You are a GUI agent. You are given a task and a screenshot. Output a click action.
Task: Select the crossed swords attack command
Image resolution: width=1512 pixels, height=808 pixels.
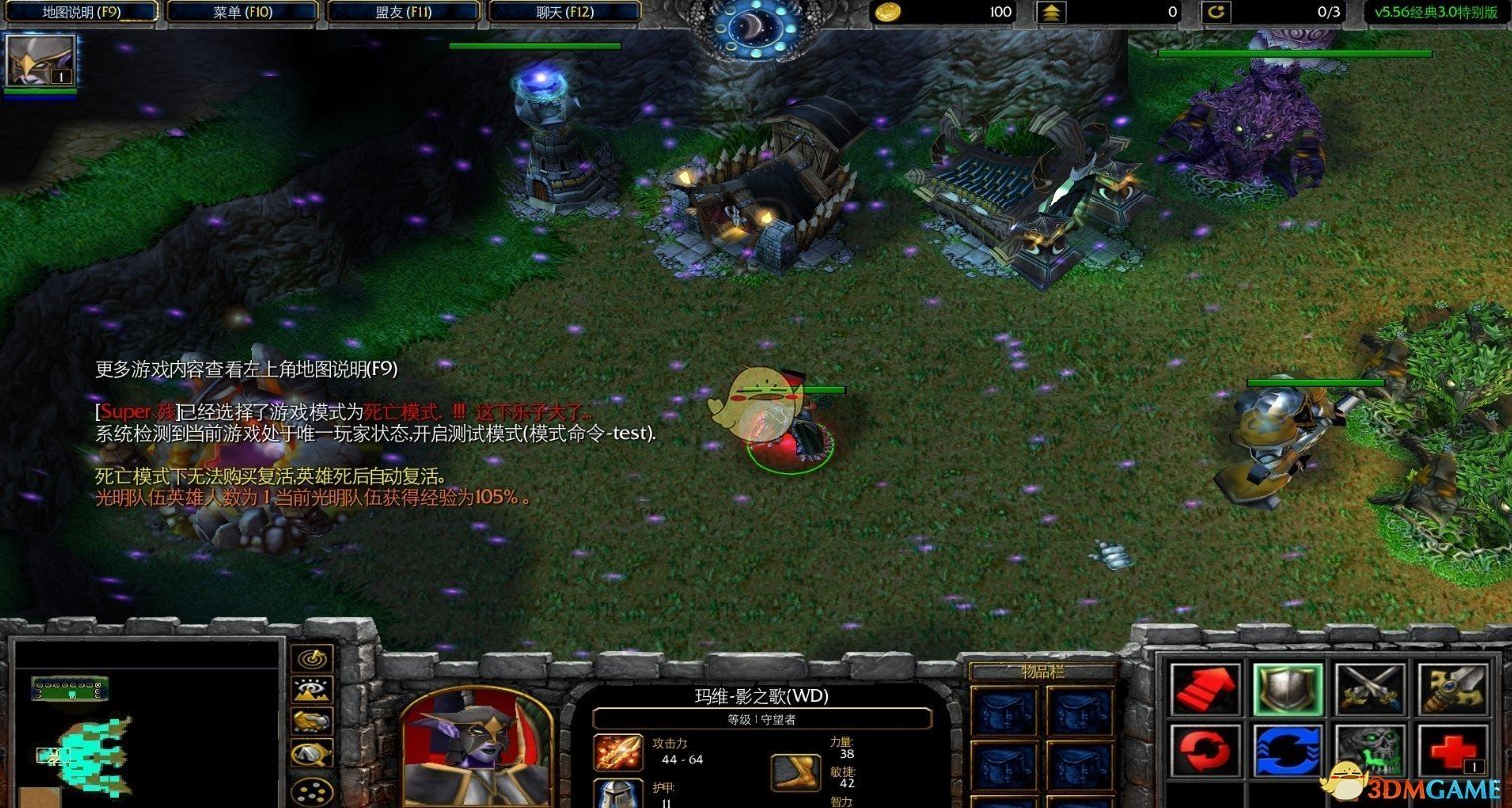1371,689
